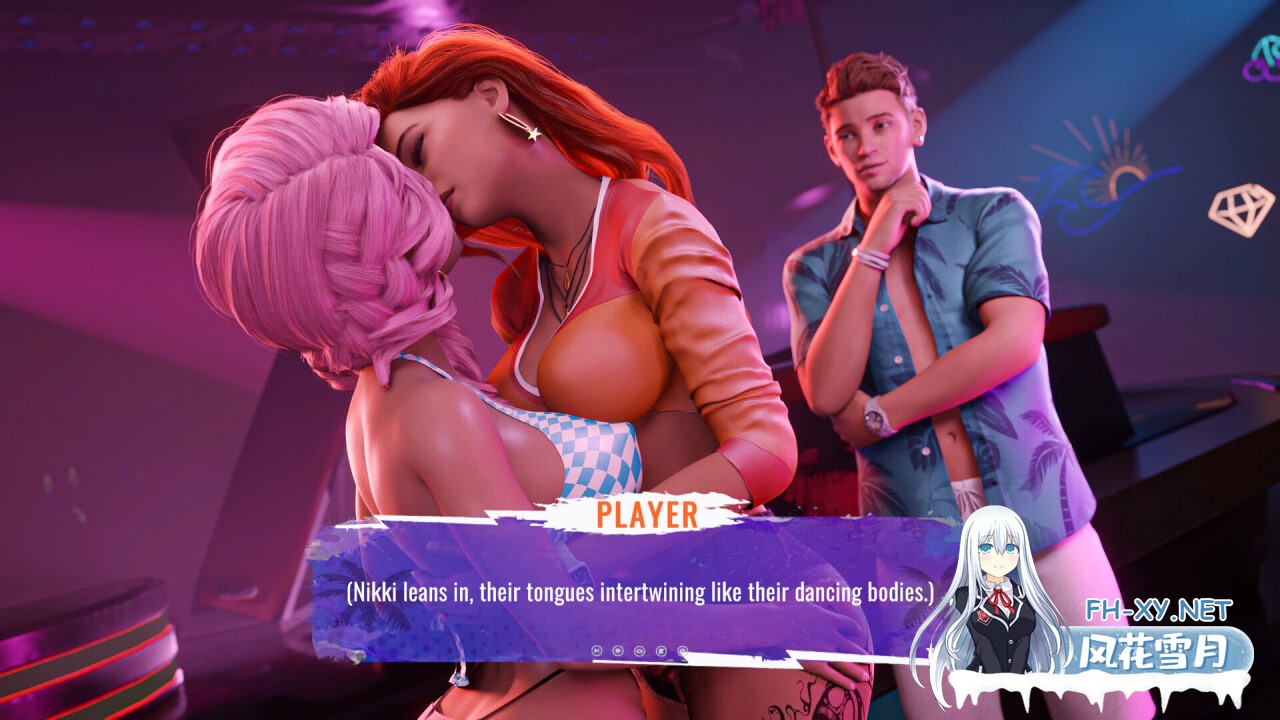
Task: Open the dialogue log icon
Action: (661, 651)
